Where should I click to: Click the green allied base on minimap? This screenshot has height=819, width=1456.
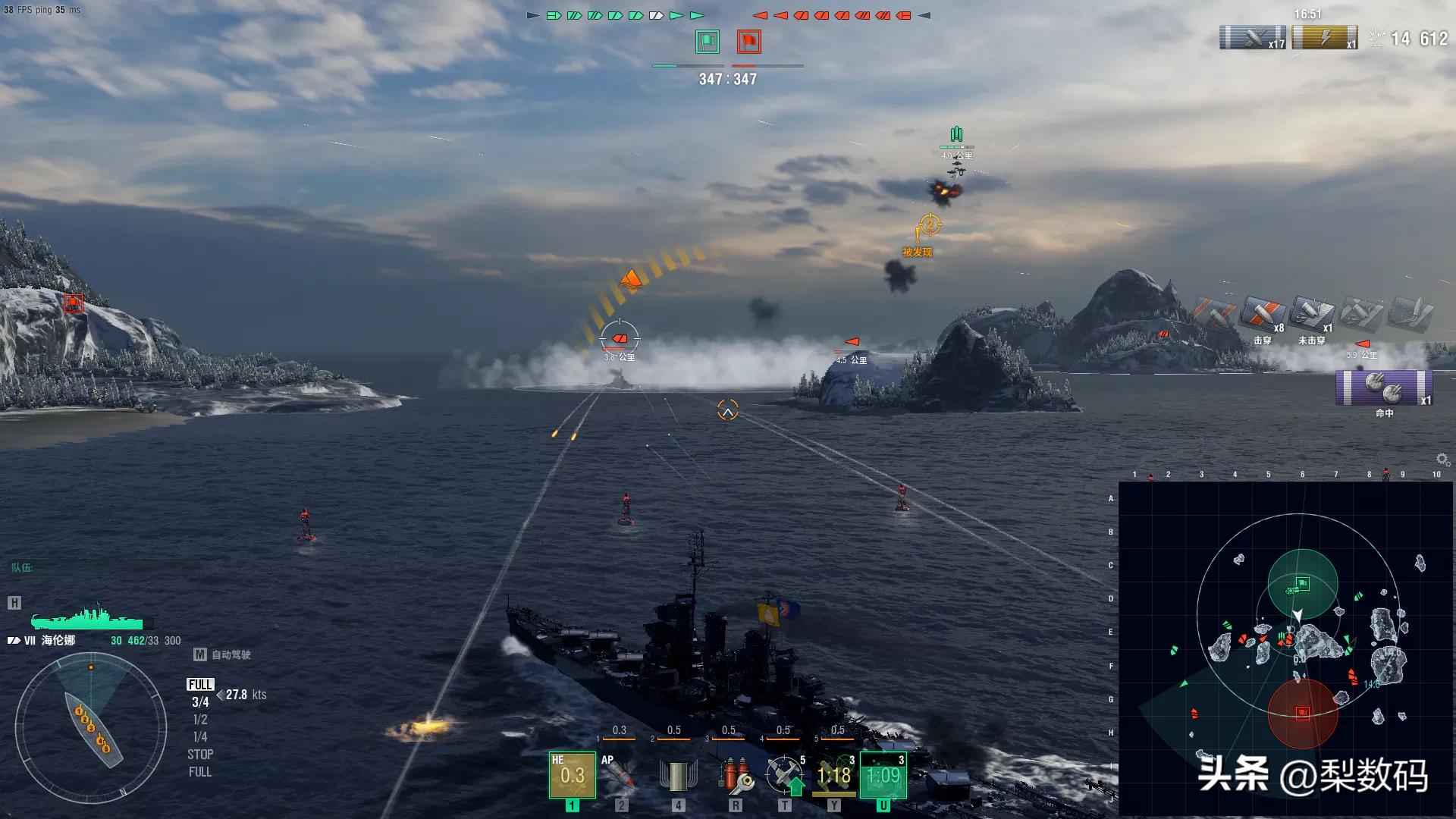[1302, 584]
